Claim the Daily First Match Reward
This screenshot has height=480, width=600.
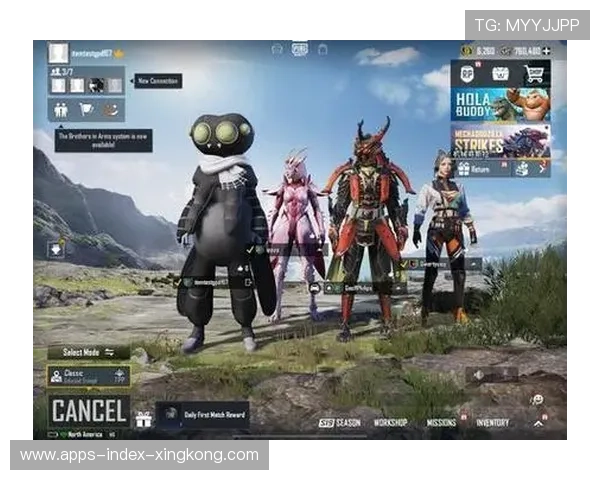[202, 415]
